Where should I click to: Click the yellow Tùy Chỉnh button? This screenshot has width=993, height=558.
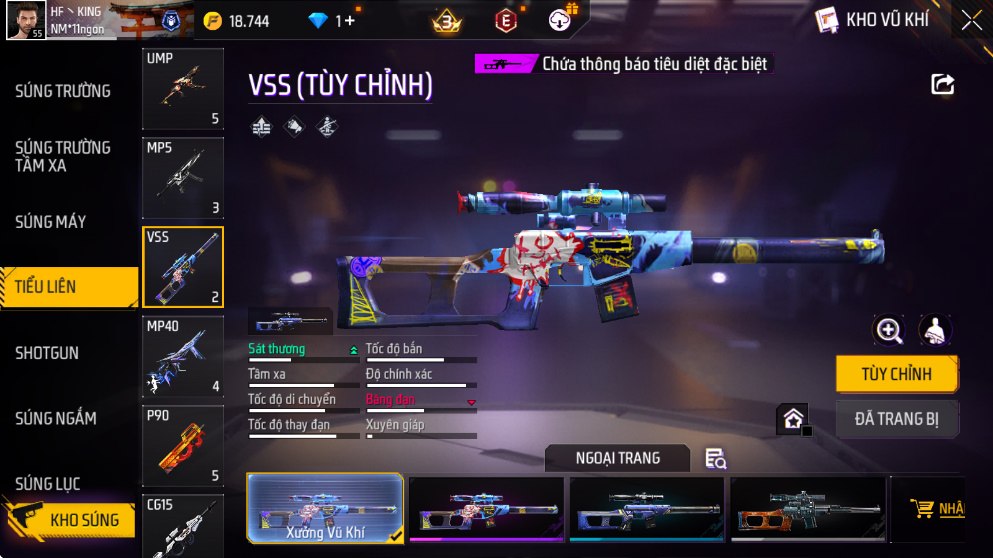point(896,374)
